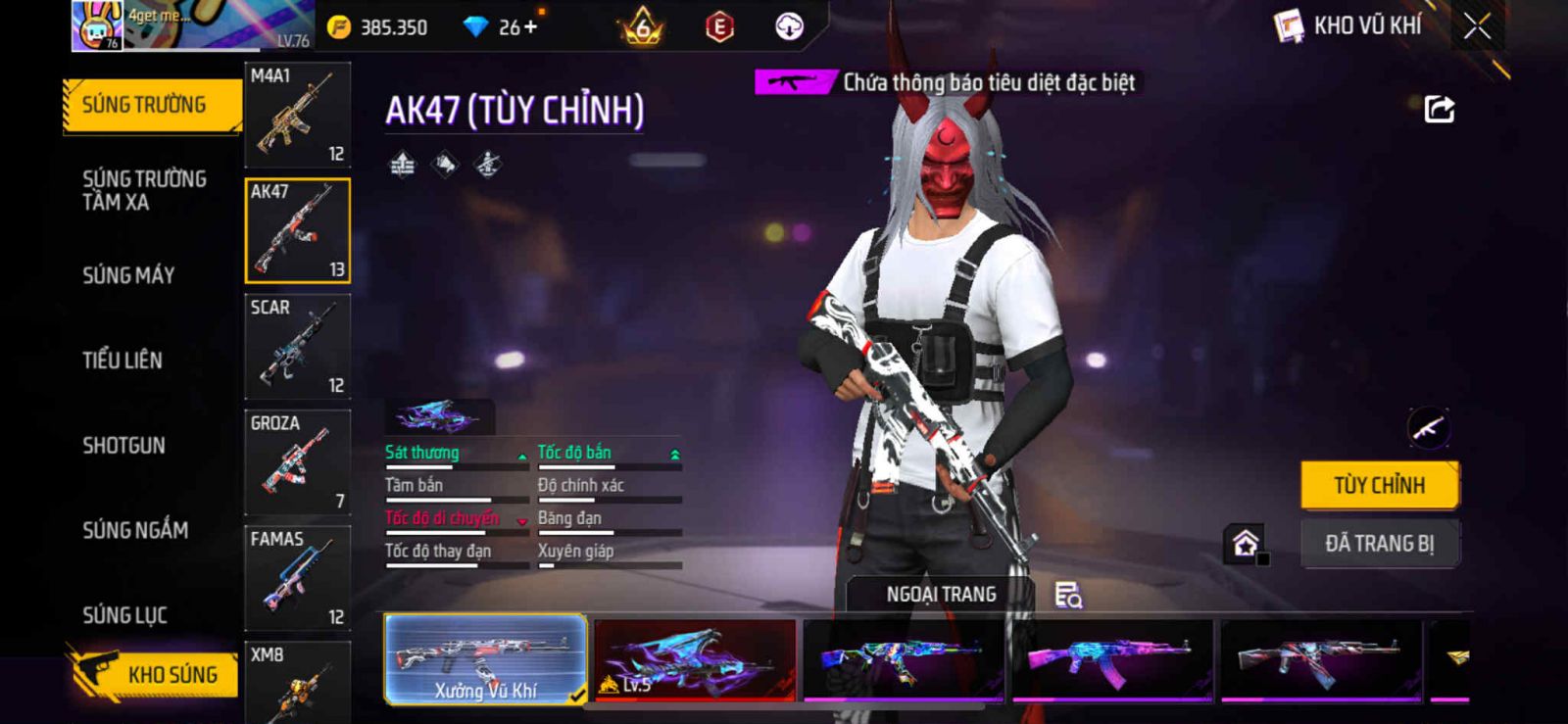Show the SHOTGUN weapon list
This screenshot has height=724, width=1568.
123,446
